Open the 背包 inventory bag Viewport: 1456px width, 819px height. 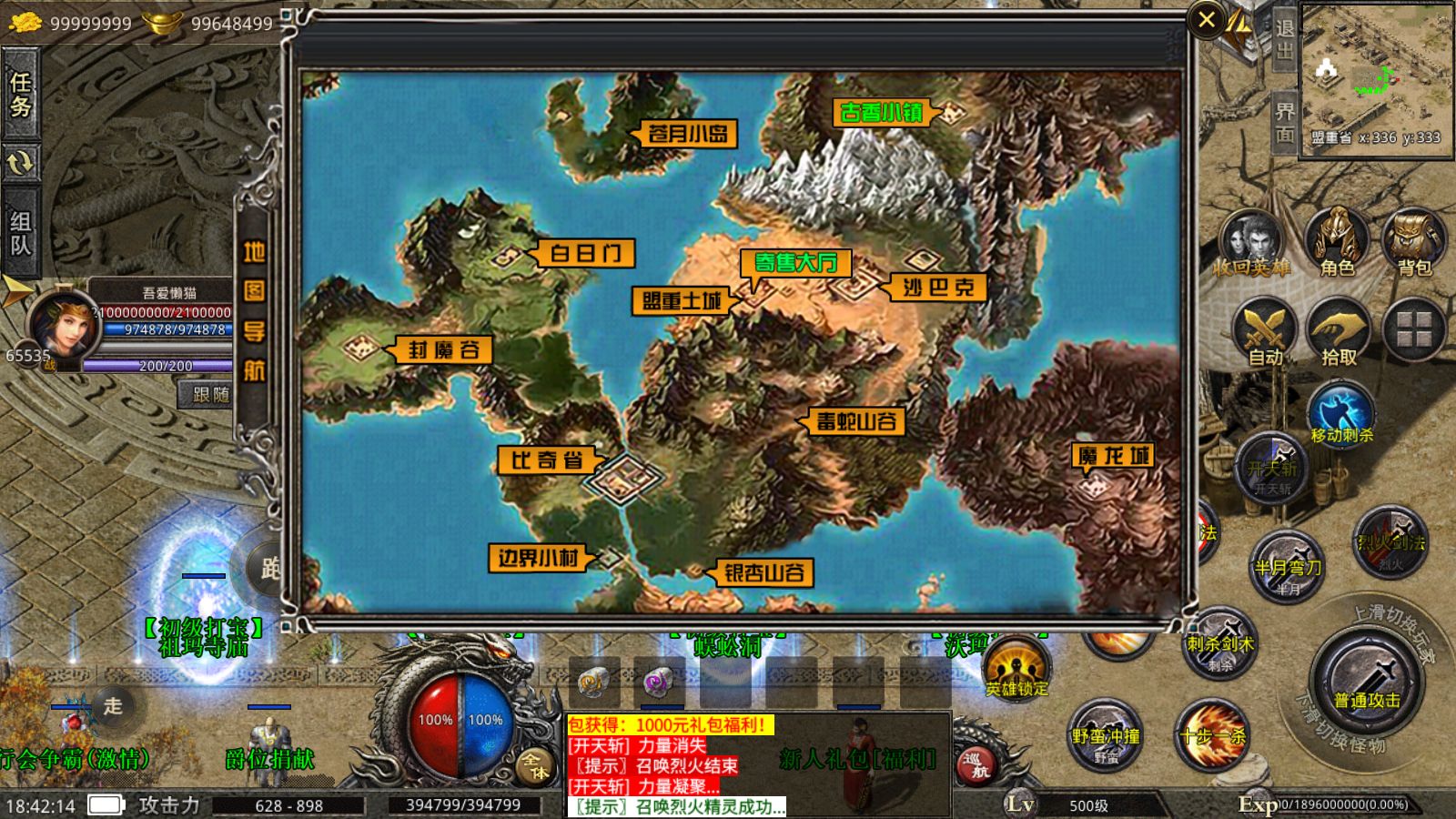click(1413, 242)
